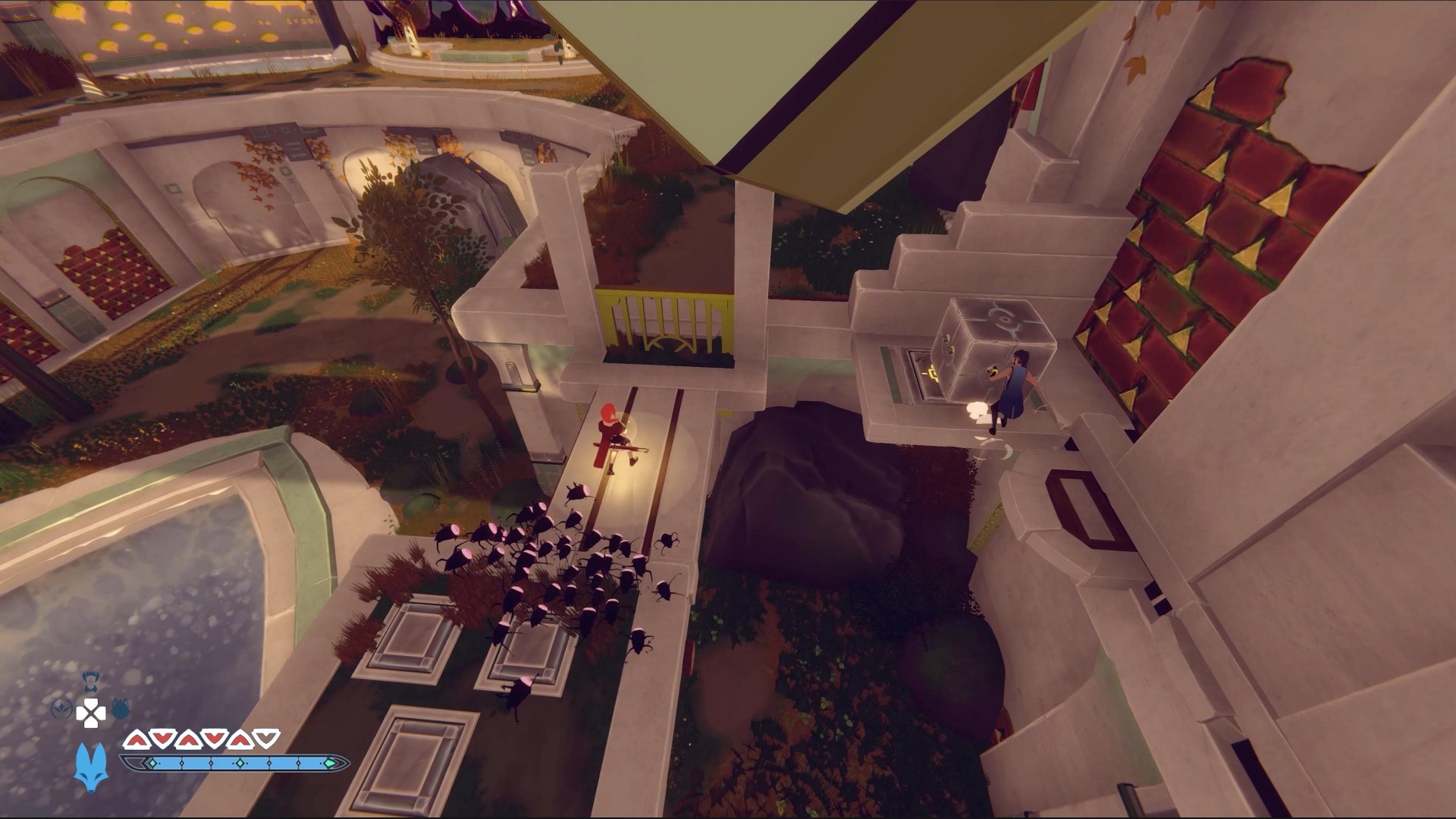Screen dimensions: 1456x819
Task: Click the empty heart shield at the row's end
Action: click(265, 739)
